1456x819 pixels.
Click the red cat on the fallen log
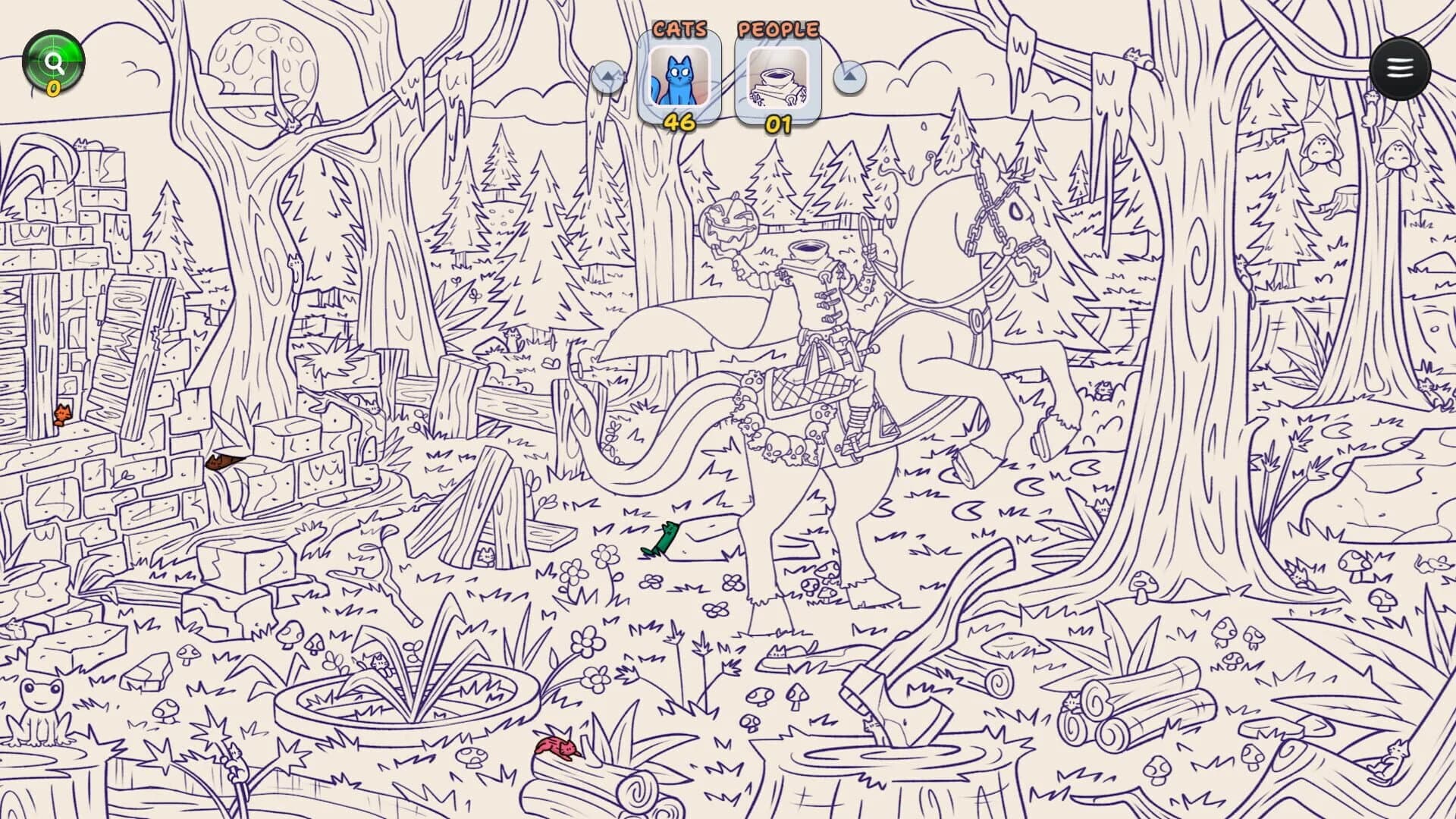[556, 748]
